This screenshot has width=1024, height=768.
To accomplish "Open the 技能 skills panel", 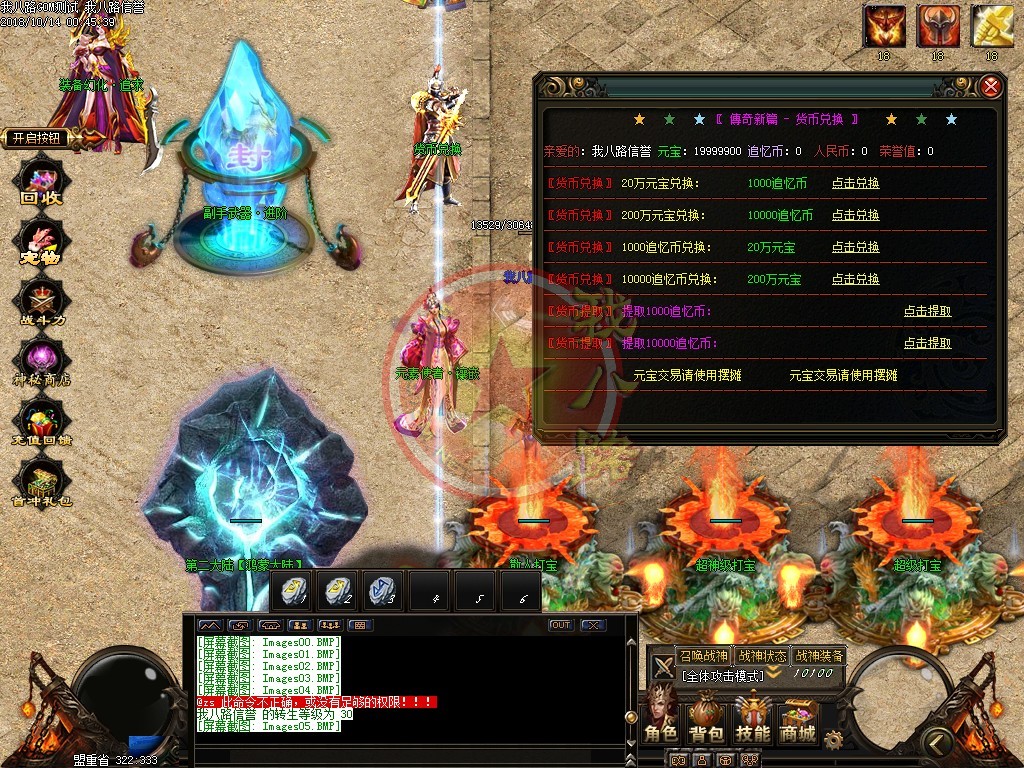I will click(x=752, y=720).
